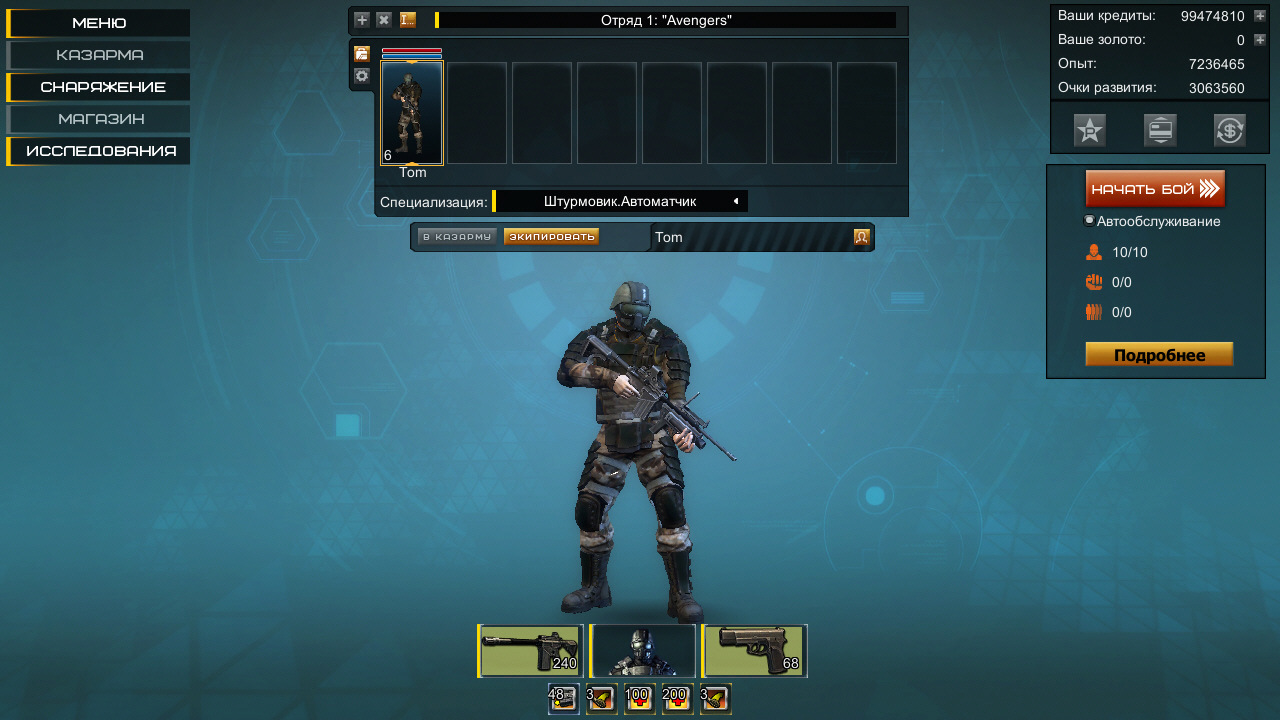The width and height of the screenshot is (1280, 720).
Task: Toggle the Автообслуживание auto-service option
Action: tap(1090, 221)
